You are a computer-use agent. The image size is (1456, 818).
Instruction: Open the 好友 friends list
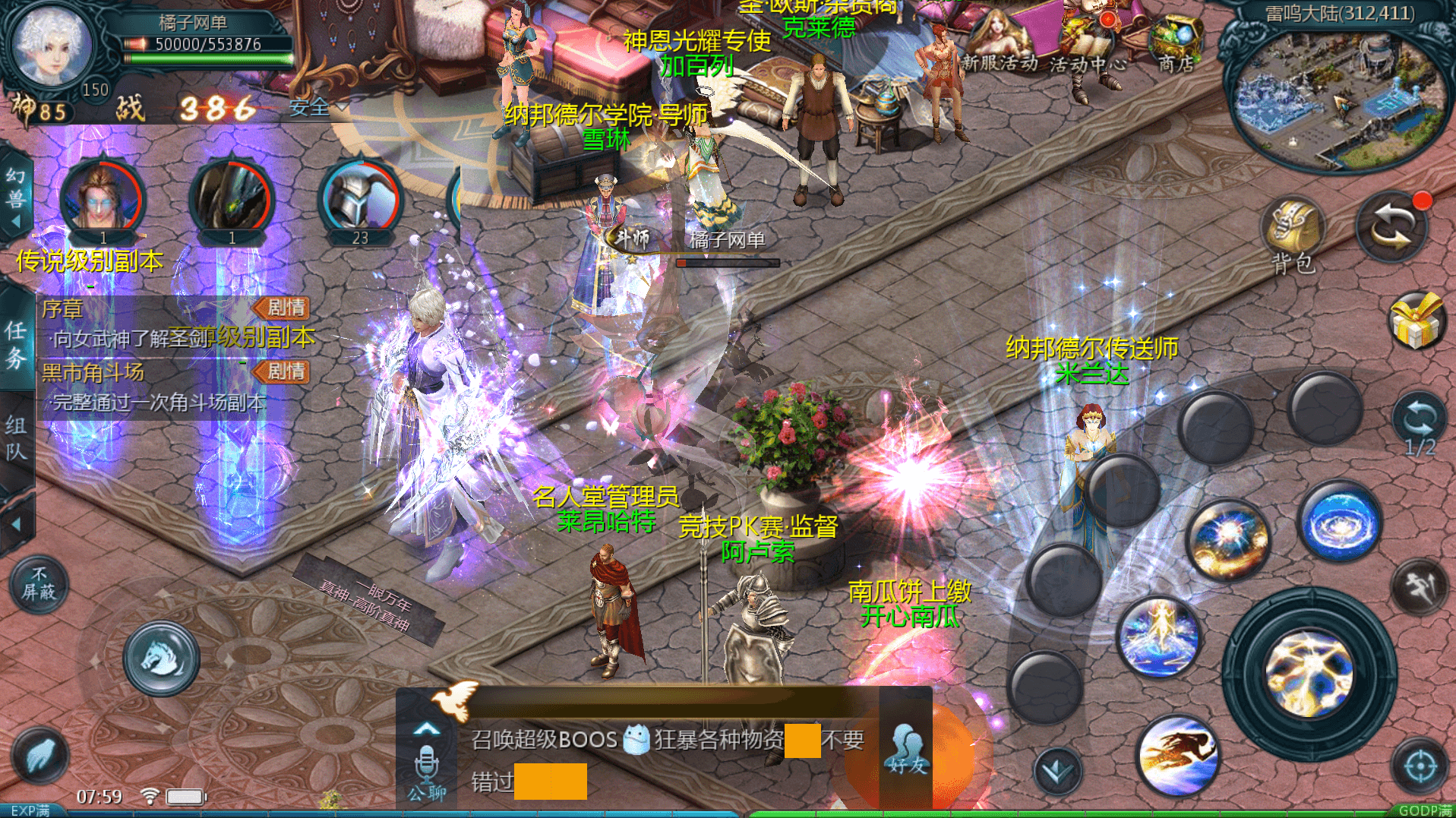coord(906,748)
